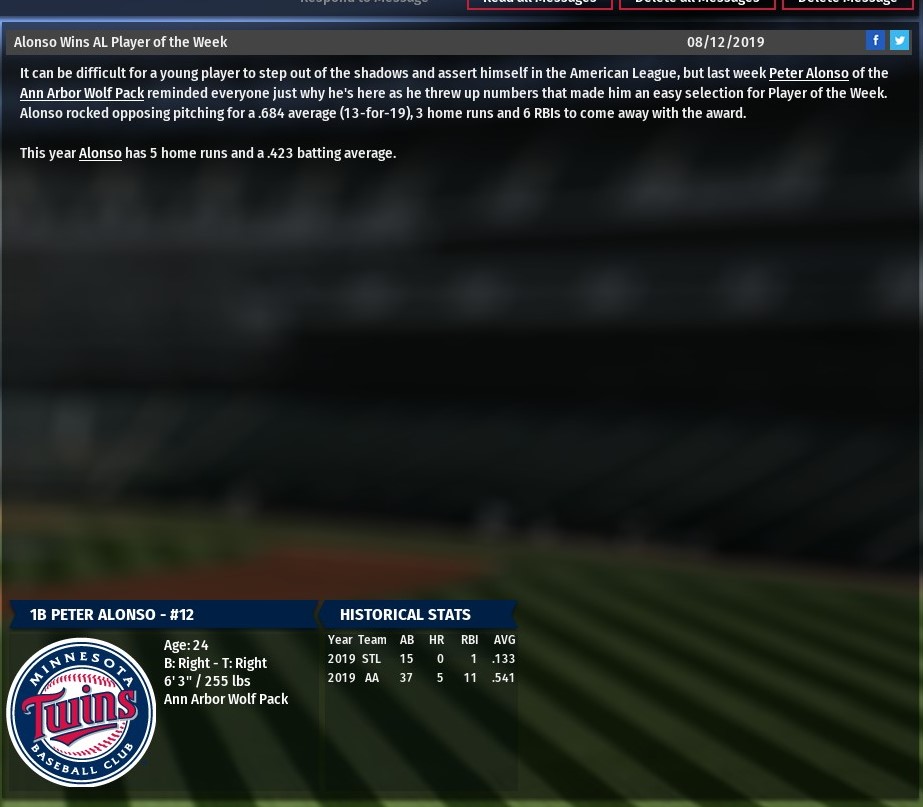Image resolution: width=923 pixels, height=807 pixels.
Task: Click the Minnesota Twins team logo
Action: pyautogui.click(x=81, y=712)
